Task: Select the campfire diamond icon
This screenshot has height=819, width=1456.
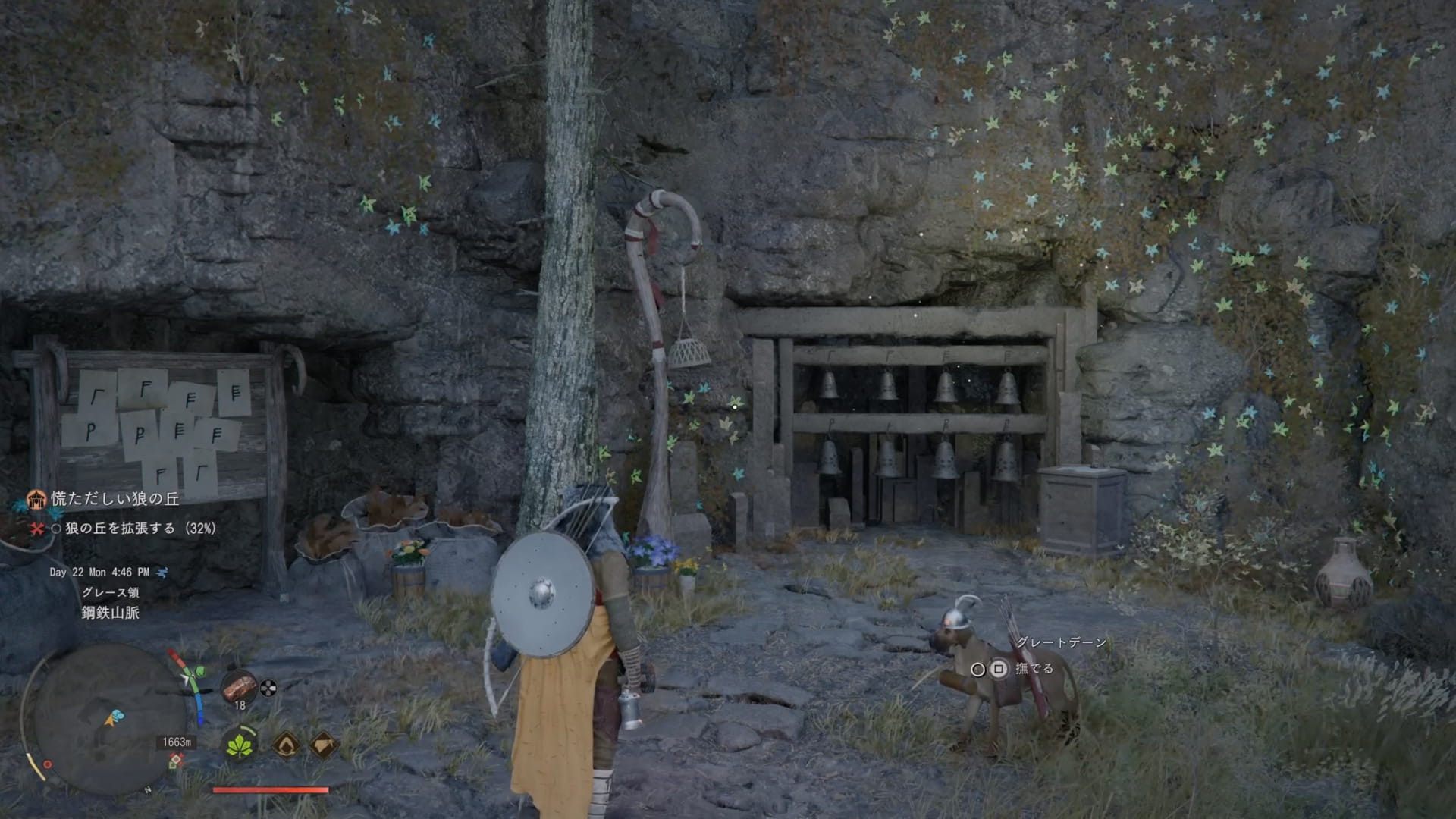Action: click(x=286, y=745)
